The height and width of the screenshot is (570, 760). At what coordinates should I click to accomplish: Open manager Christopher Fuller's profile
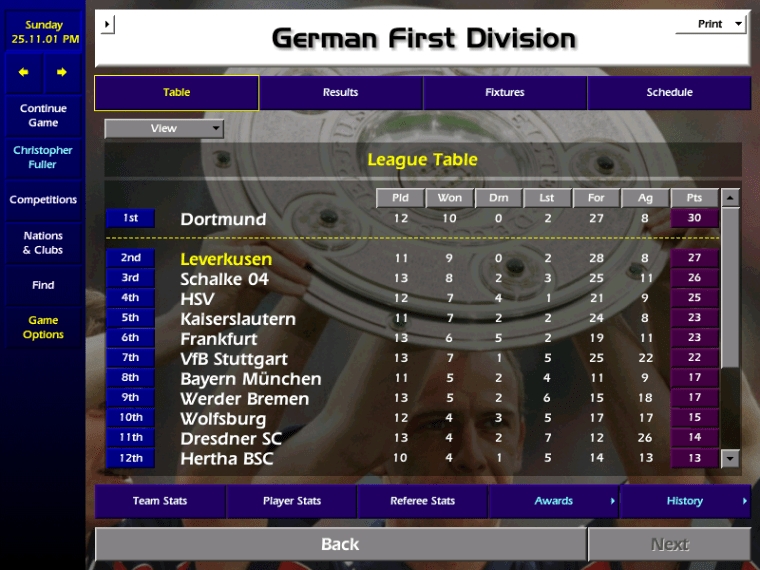(x=43, y=158)
